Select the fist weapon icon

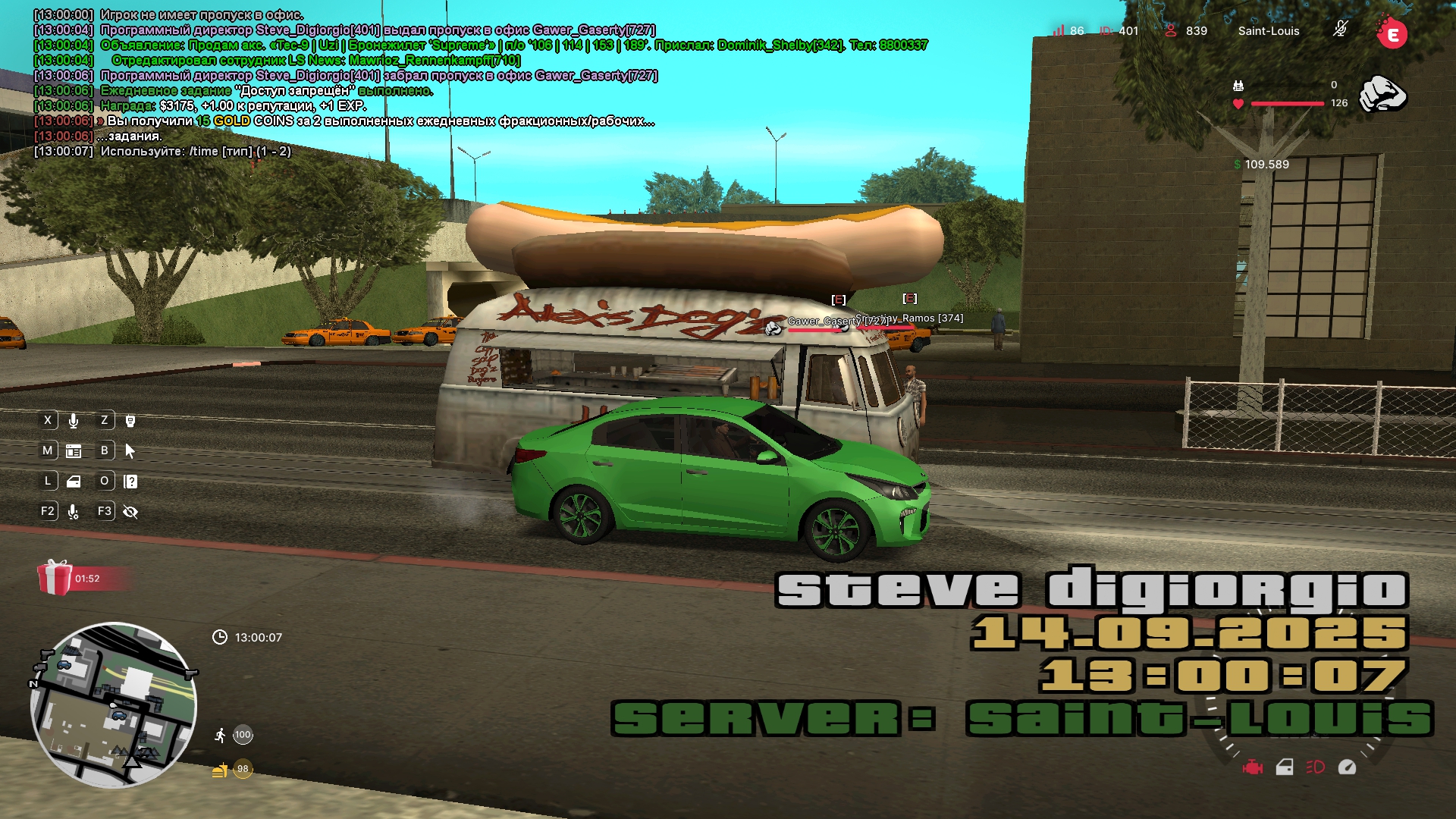1382,94
